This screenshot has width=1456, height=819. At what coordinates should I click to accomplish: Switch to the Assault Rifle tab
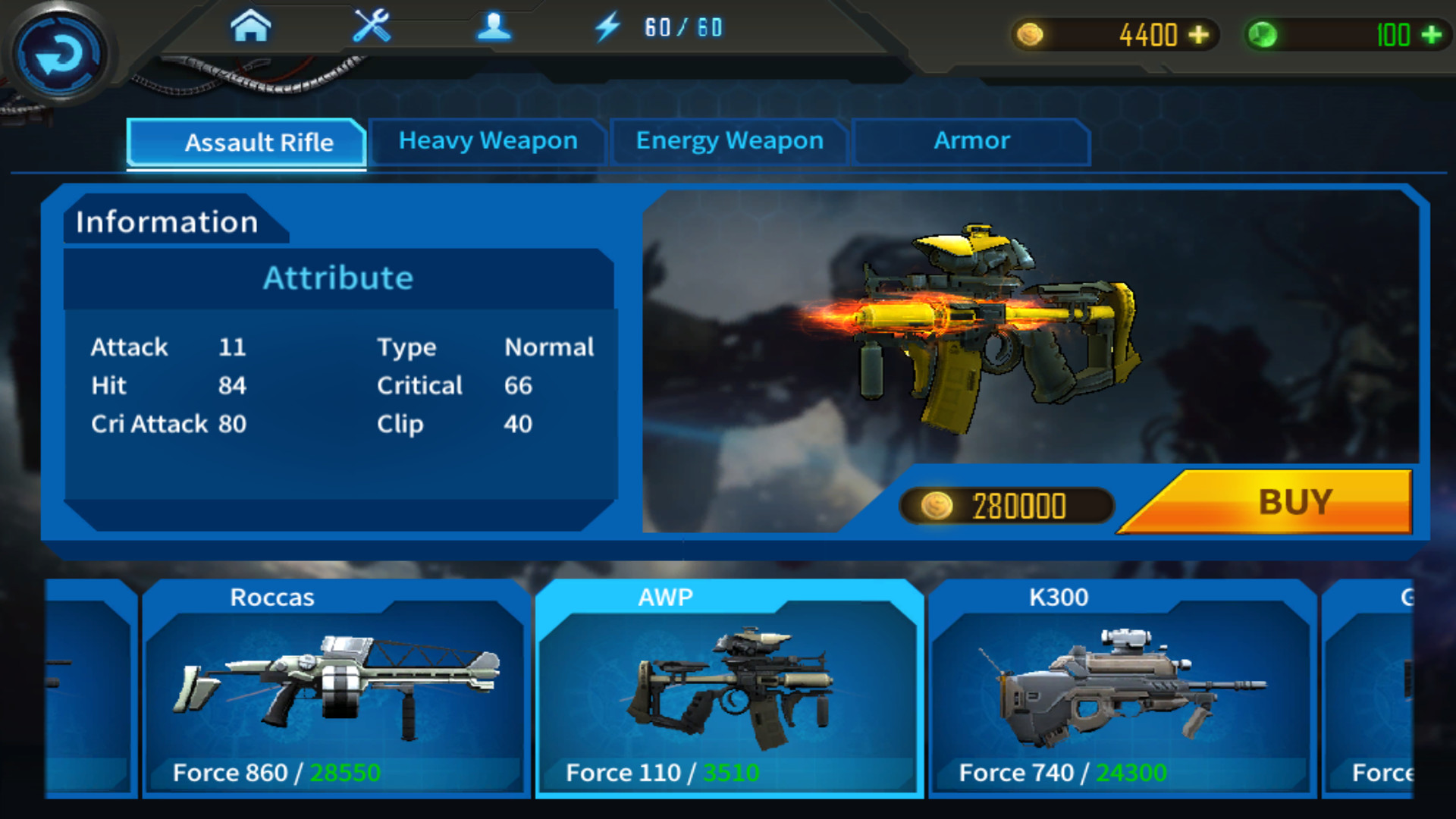tap(261, 143)
